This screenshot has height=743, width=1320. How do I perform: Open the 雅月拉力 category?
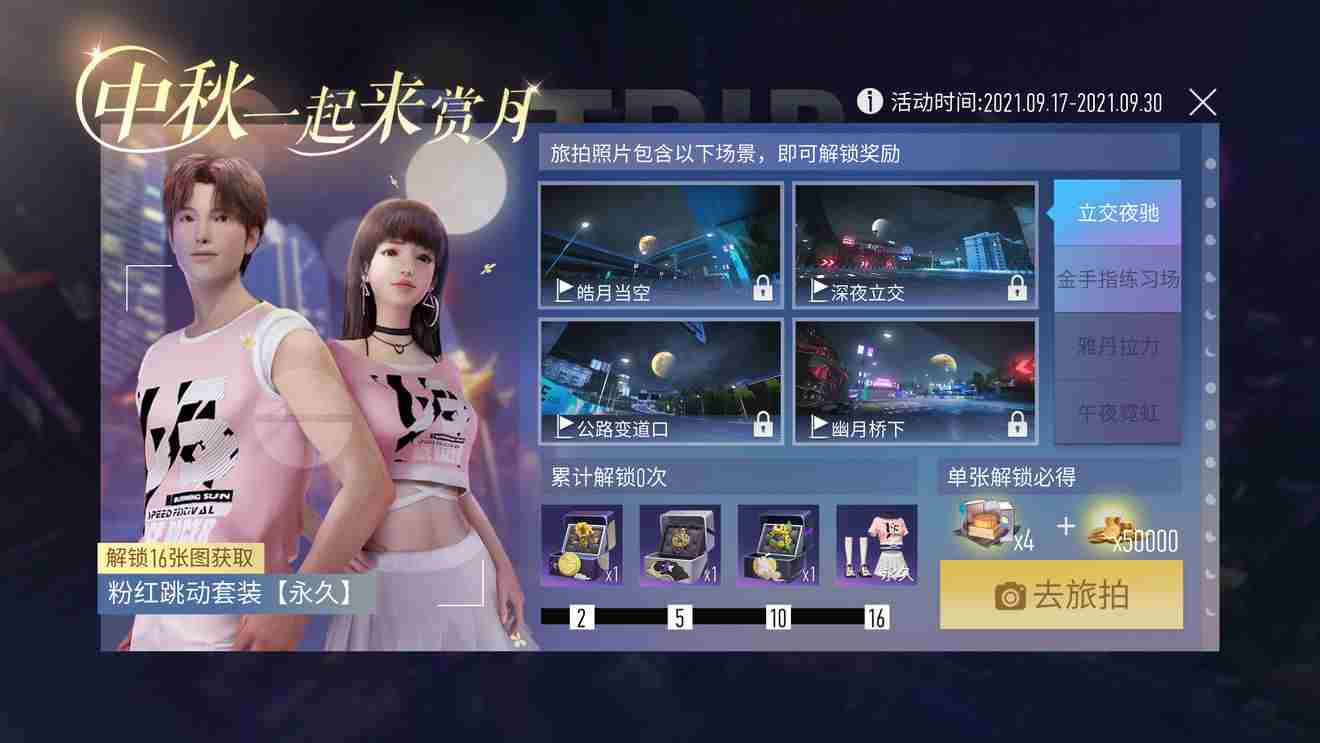tap(1117, 347)
